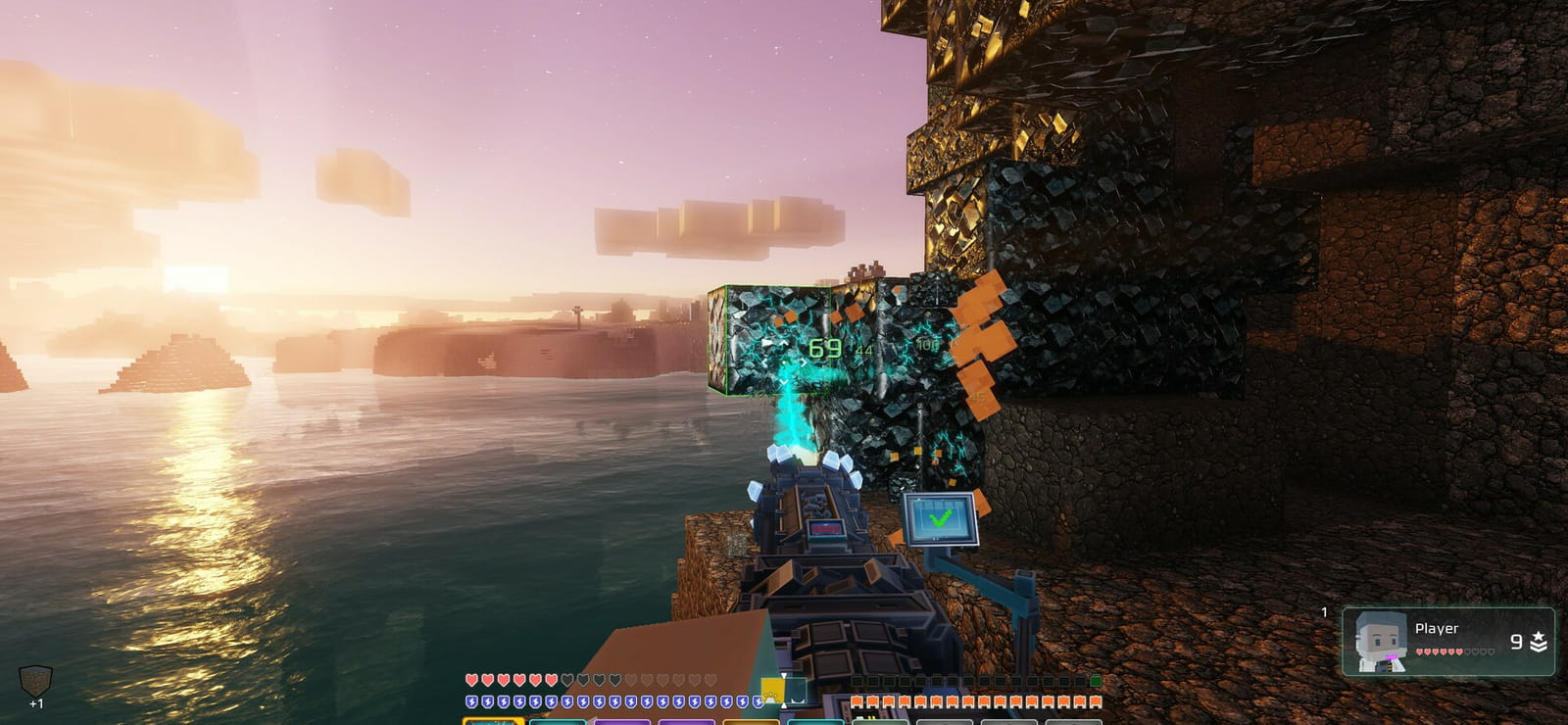Select an orange backpack icon in the cargo row
The height and width of the screenshot is (725, 1568).
pos(857,702)
